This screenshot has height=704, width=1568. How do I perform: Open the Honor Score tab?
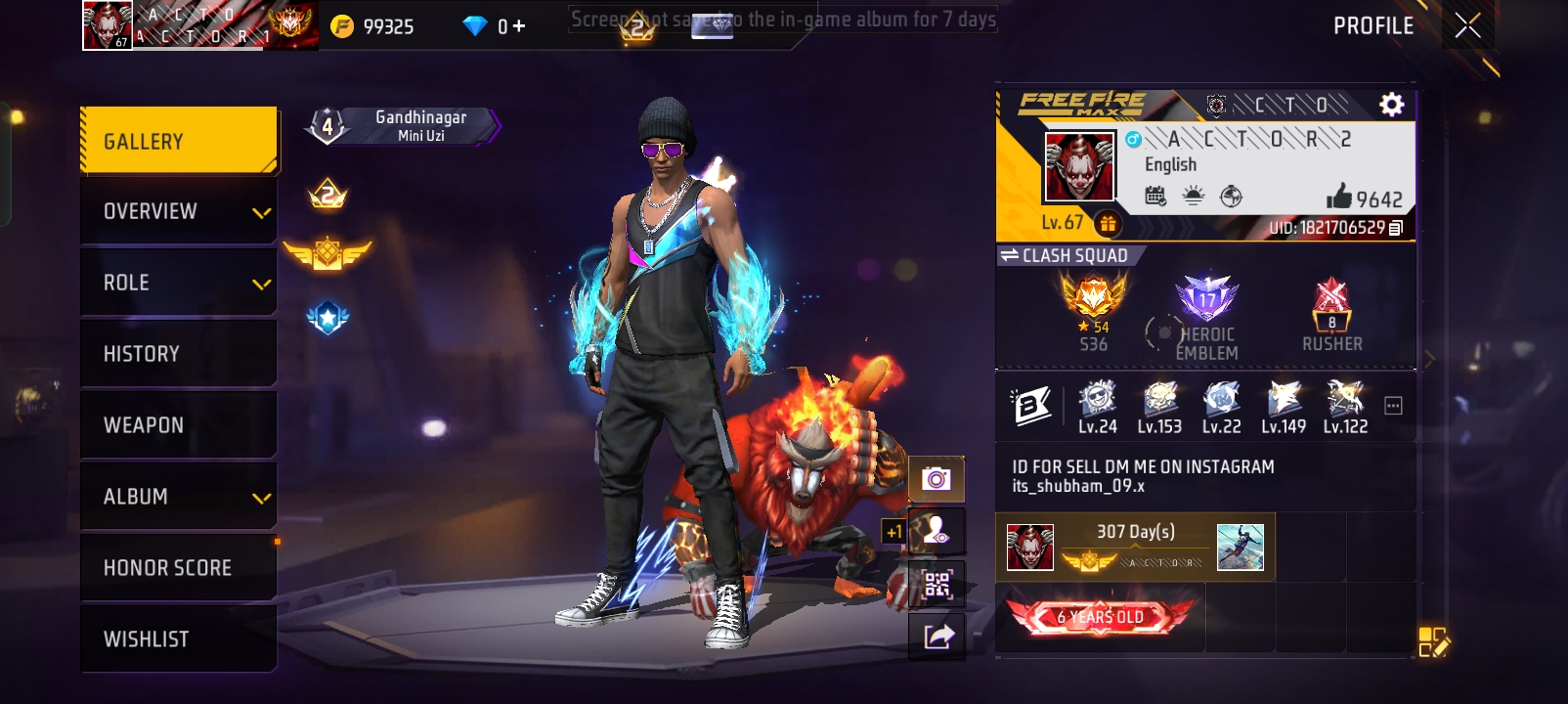178,567
